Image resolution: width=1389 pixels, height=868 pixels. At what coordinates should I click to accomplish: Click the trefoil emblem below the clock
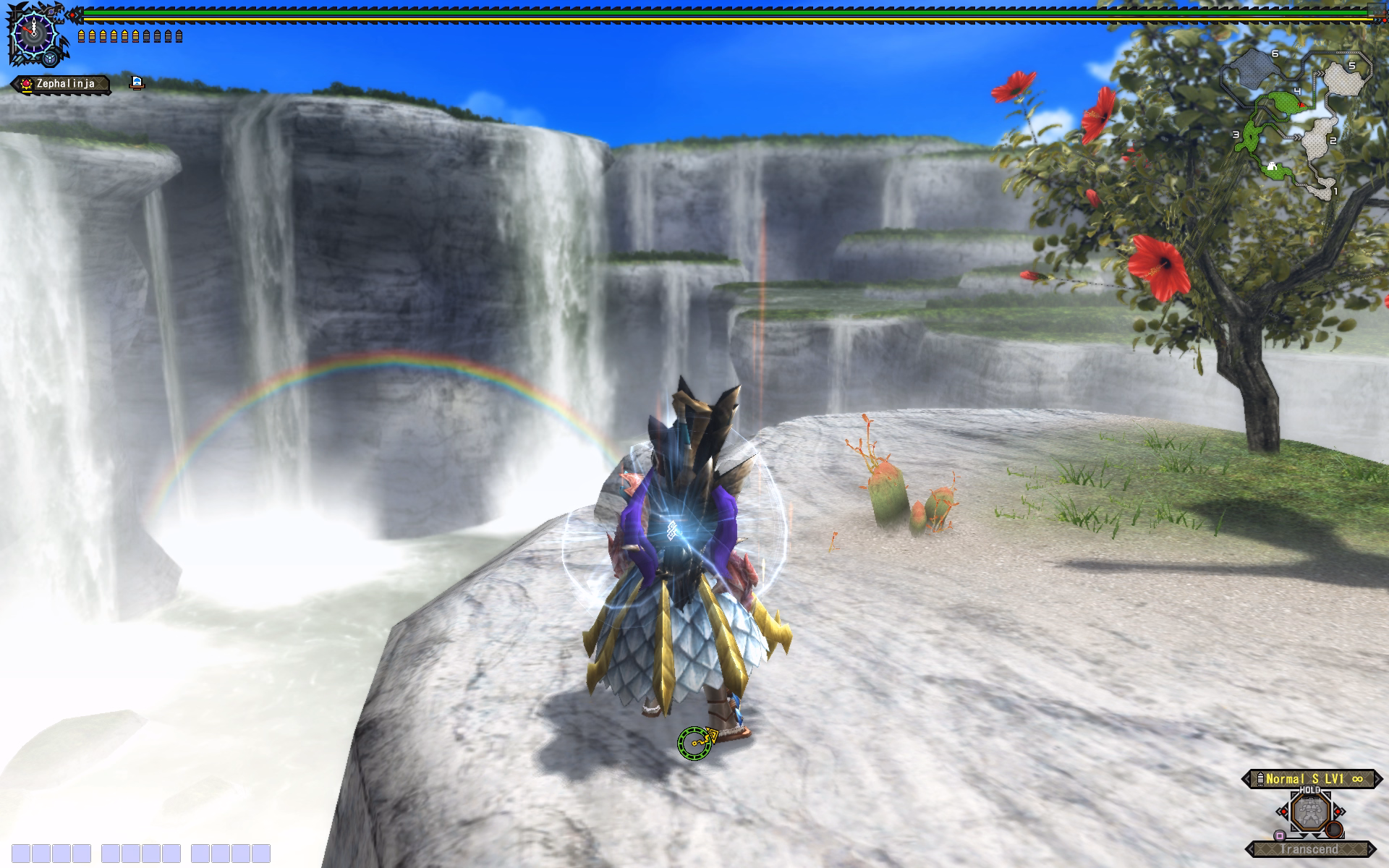[51, 58]
